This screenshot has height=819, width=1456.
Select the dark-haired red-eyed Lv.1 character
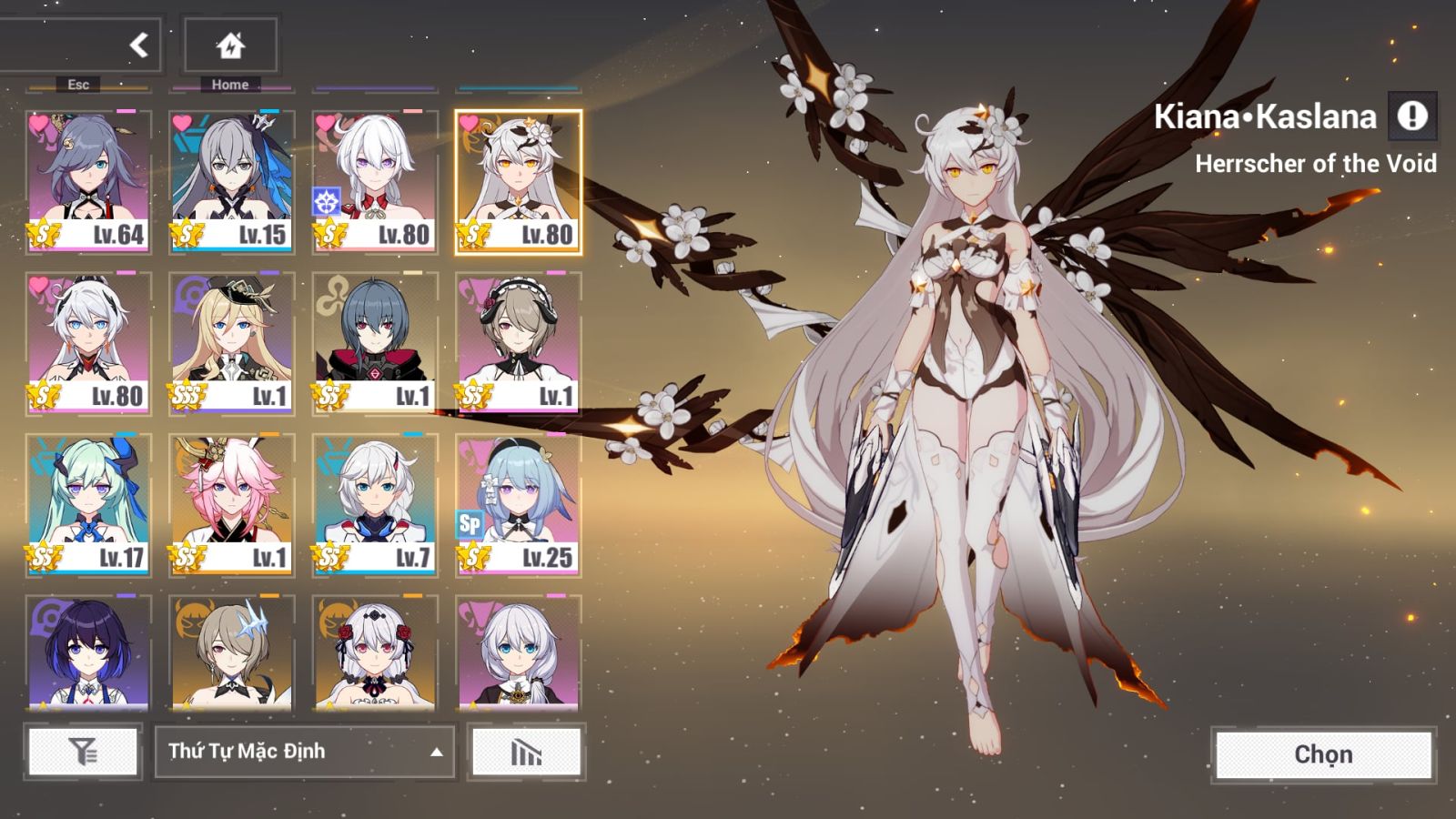[375, 343]
